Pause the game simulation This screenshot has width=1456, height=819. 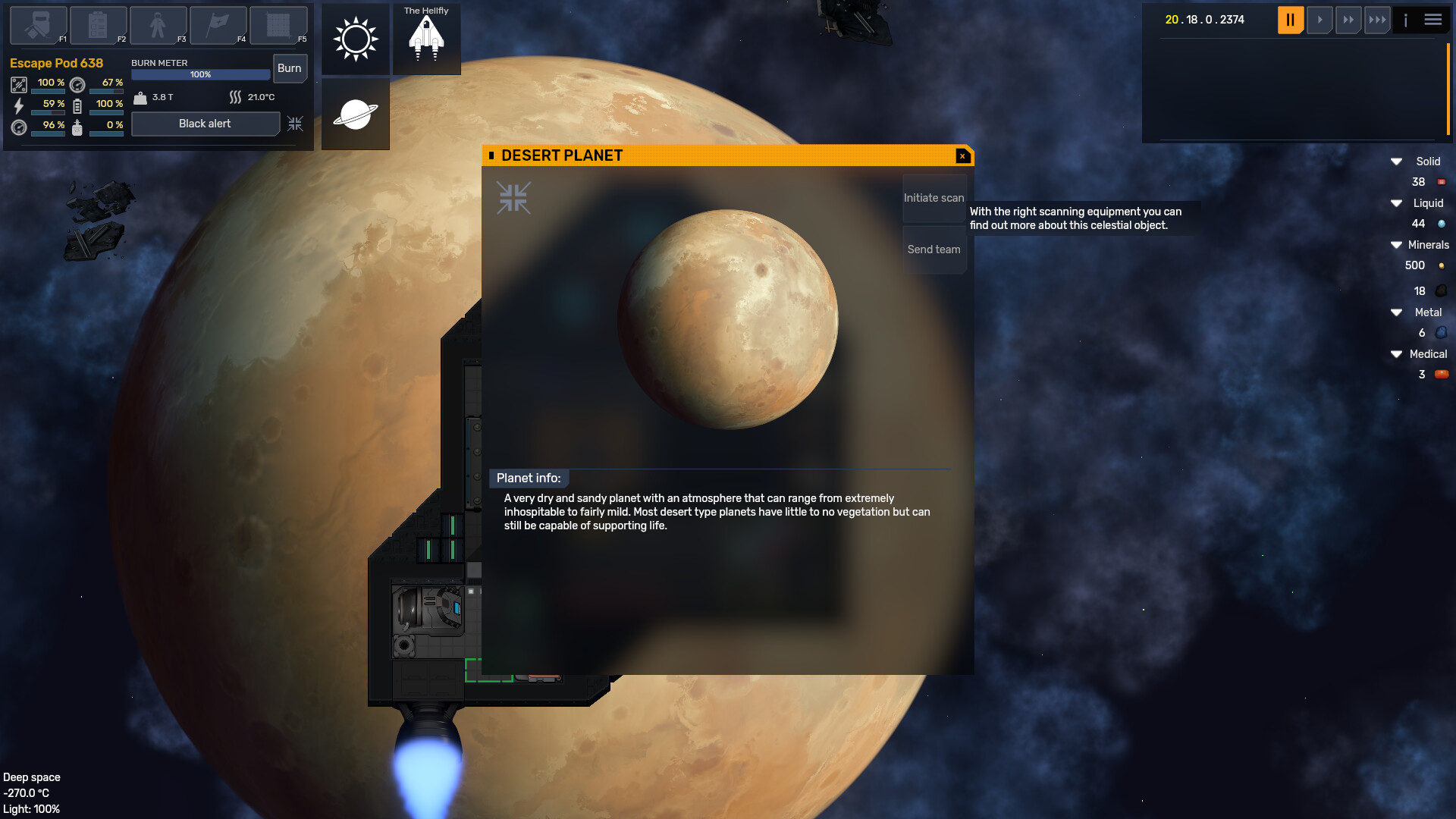(1290, 20)
